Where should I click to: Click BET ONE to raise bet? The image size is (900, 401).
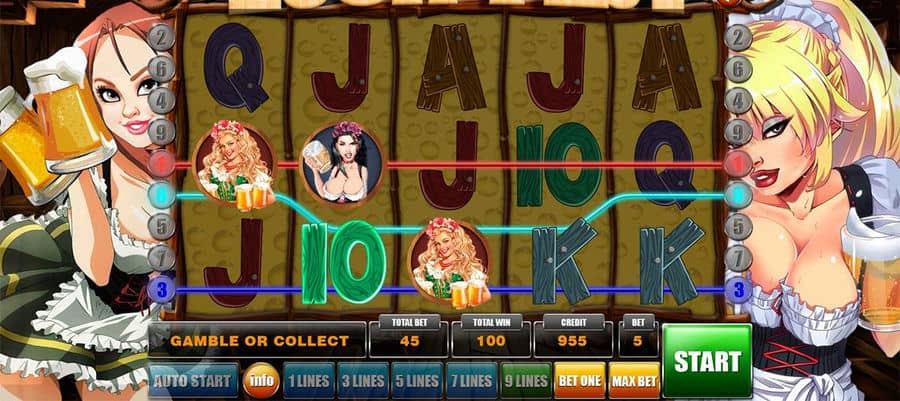(x=580, y=381)
